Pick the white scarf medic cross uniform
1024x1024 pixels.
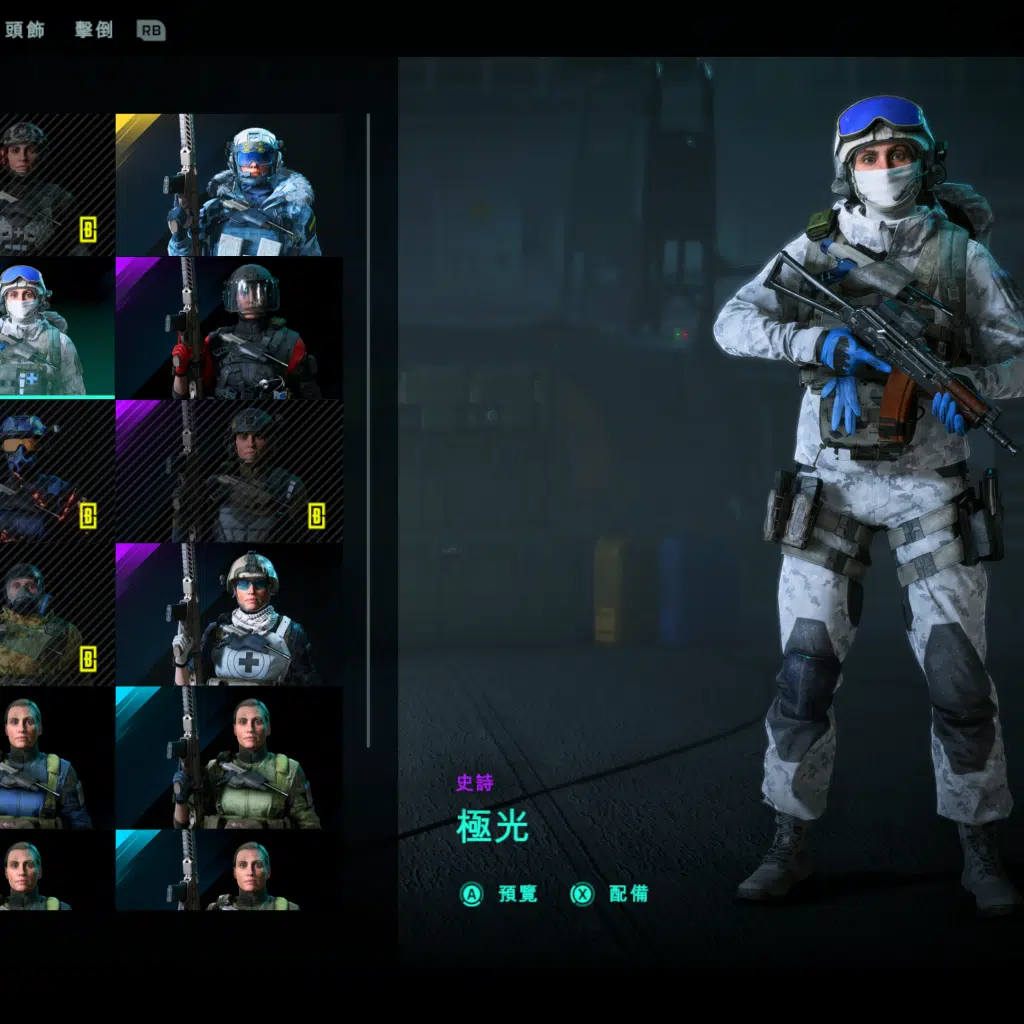pos(229,614)
